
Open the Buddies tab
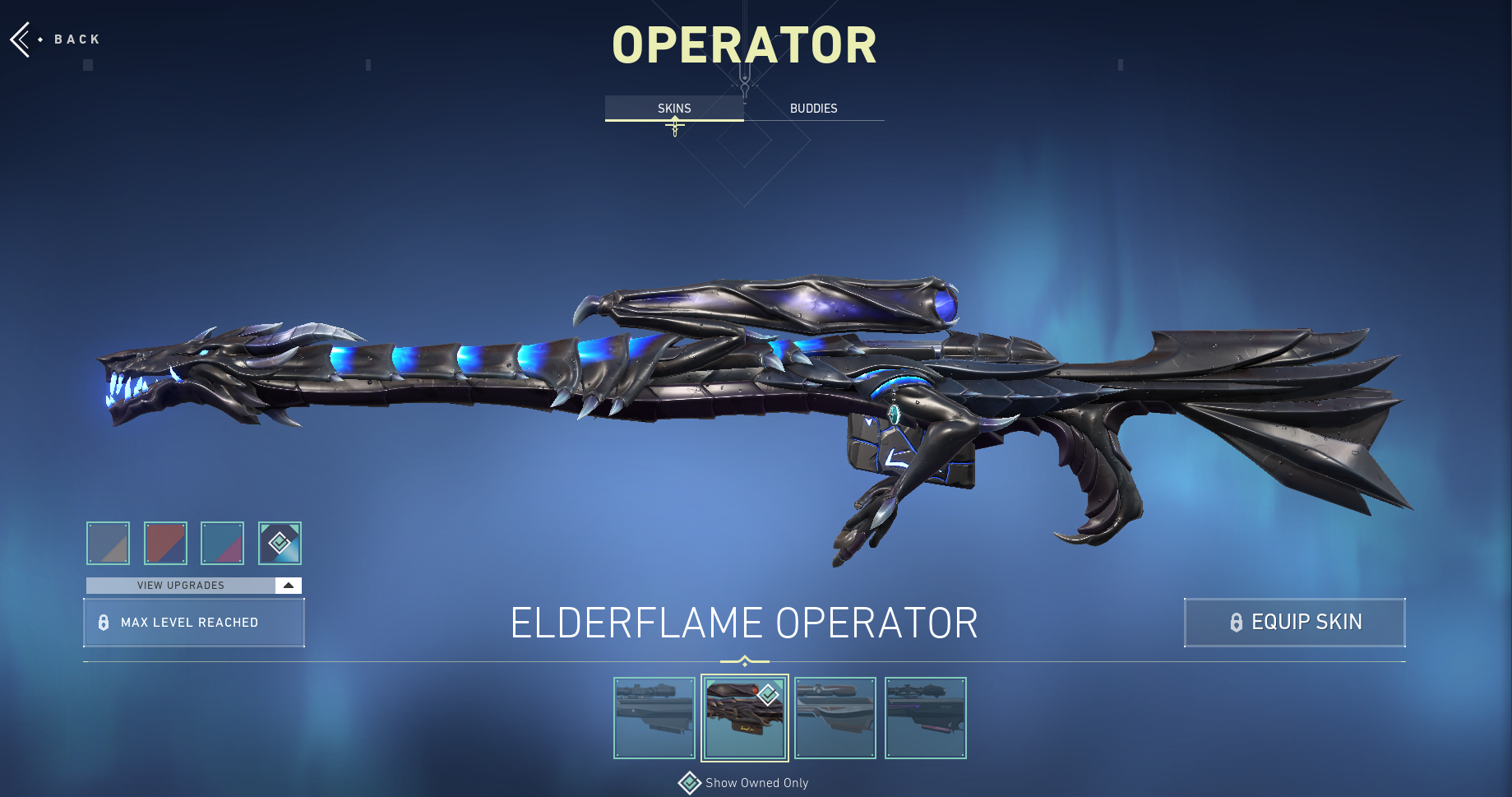click(812, 108)
